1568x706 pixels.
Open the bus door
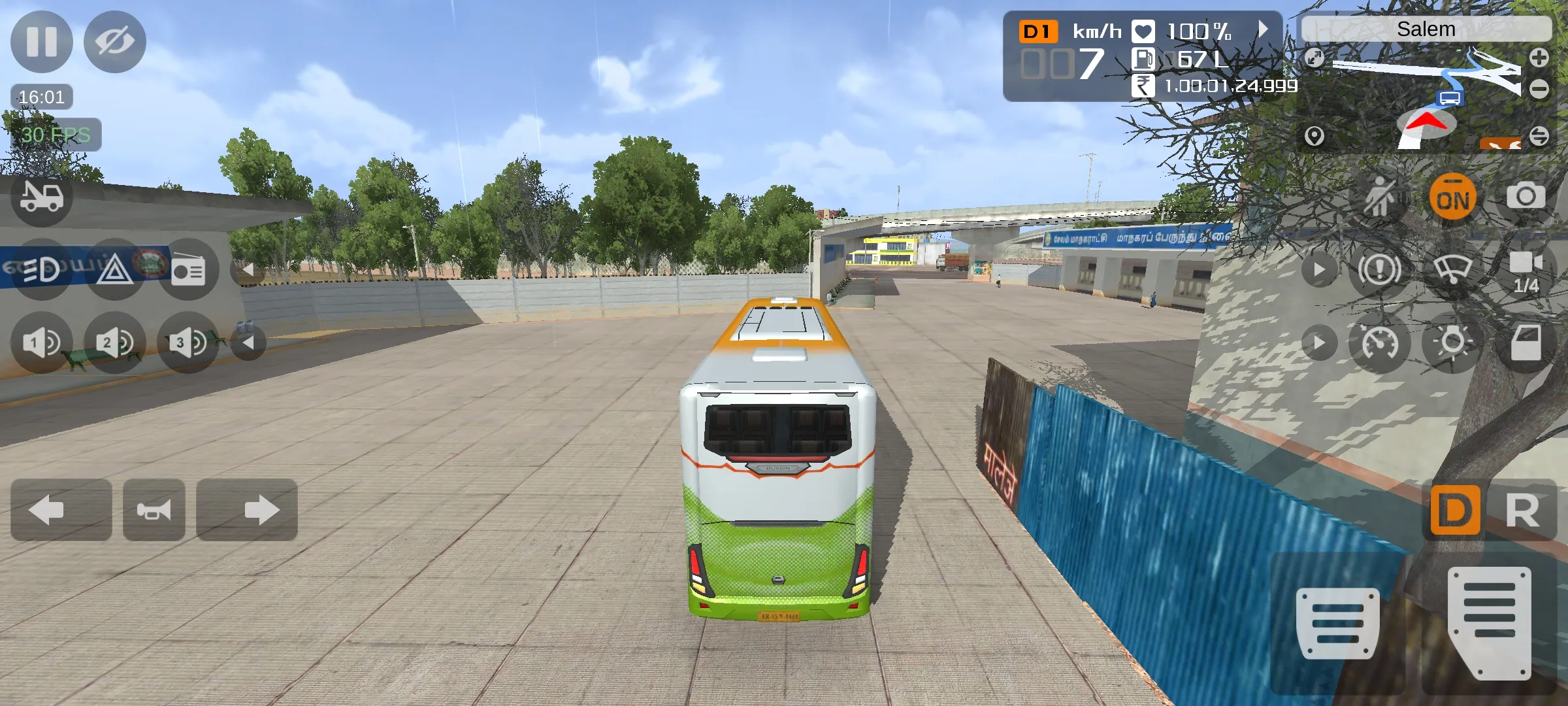tap(1526, 343)
